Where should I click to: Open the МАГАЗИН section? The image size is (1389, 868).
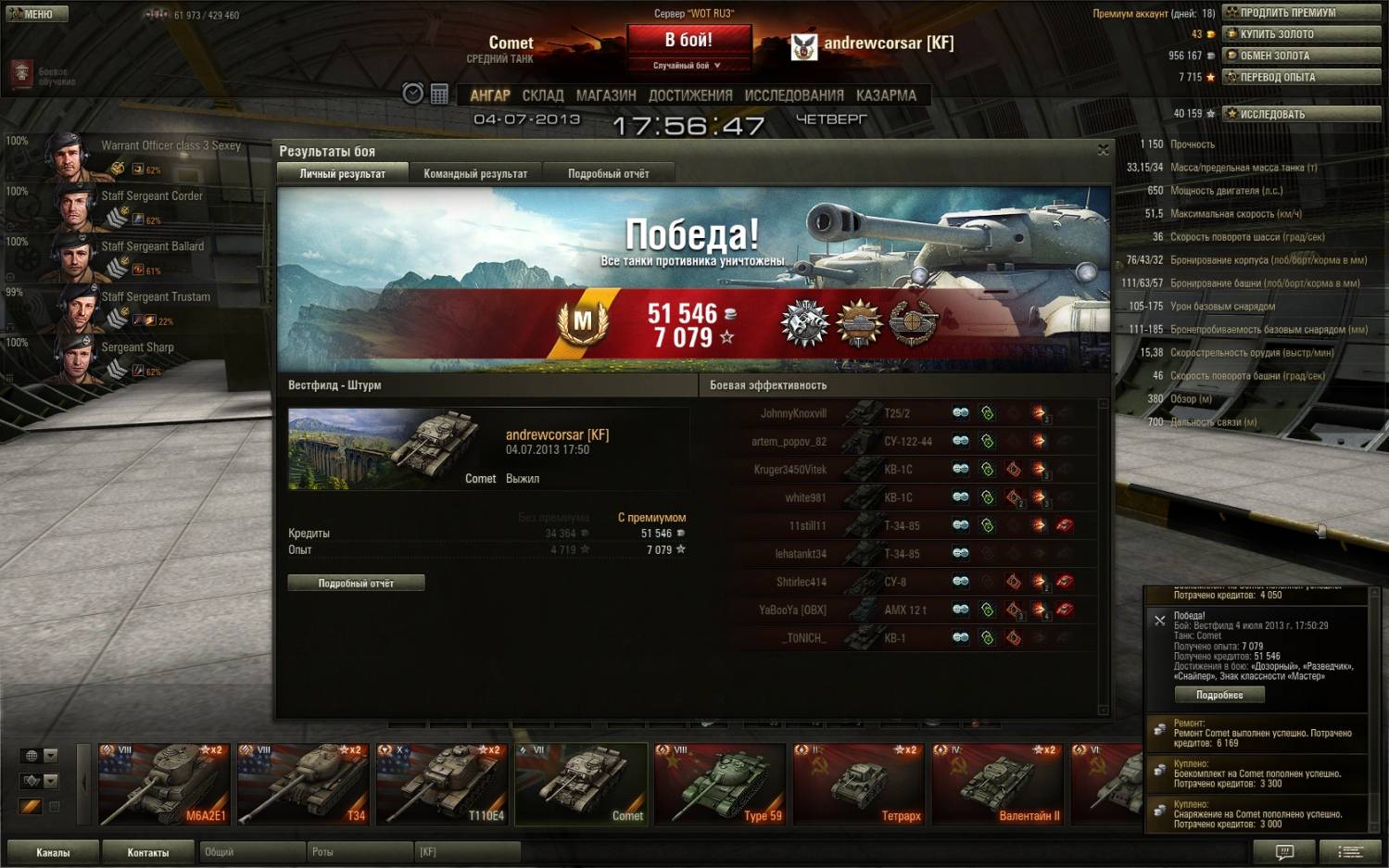(x=605, y=95)
